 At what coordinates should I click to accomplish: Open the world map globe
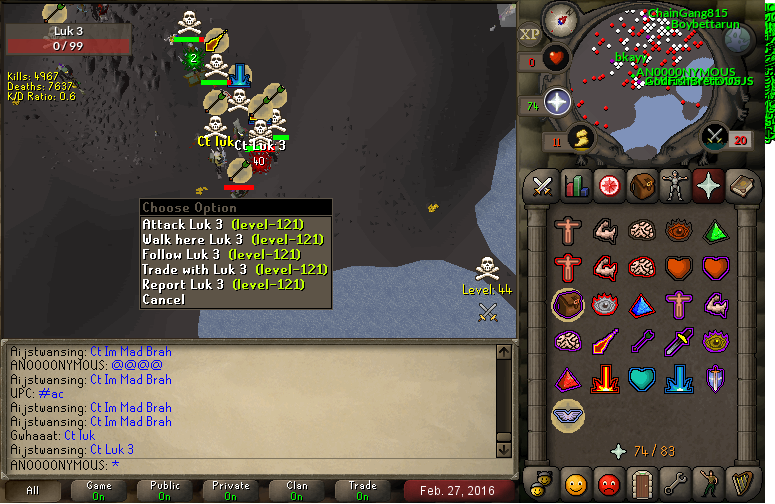pos(738,40)
